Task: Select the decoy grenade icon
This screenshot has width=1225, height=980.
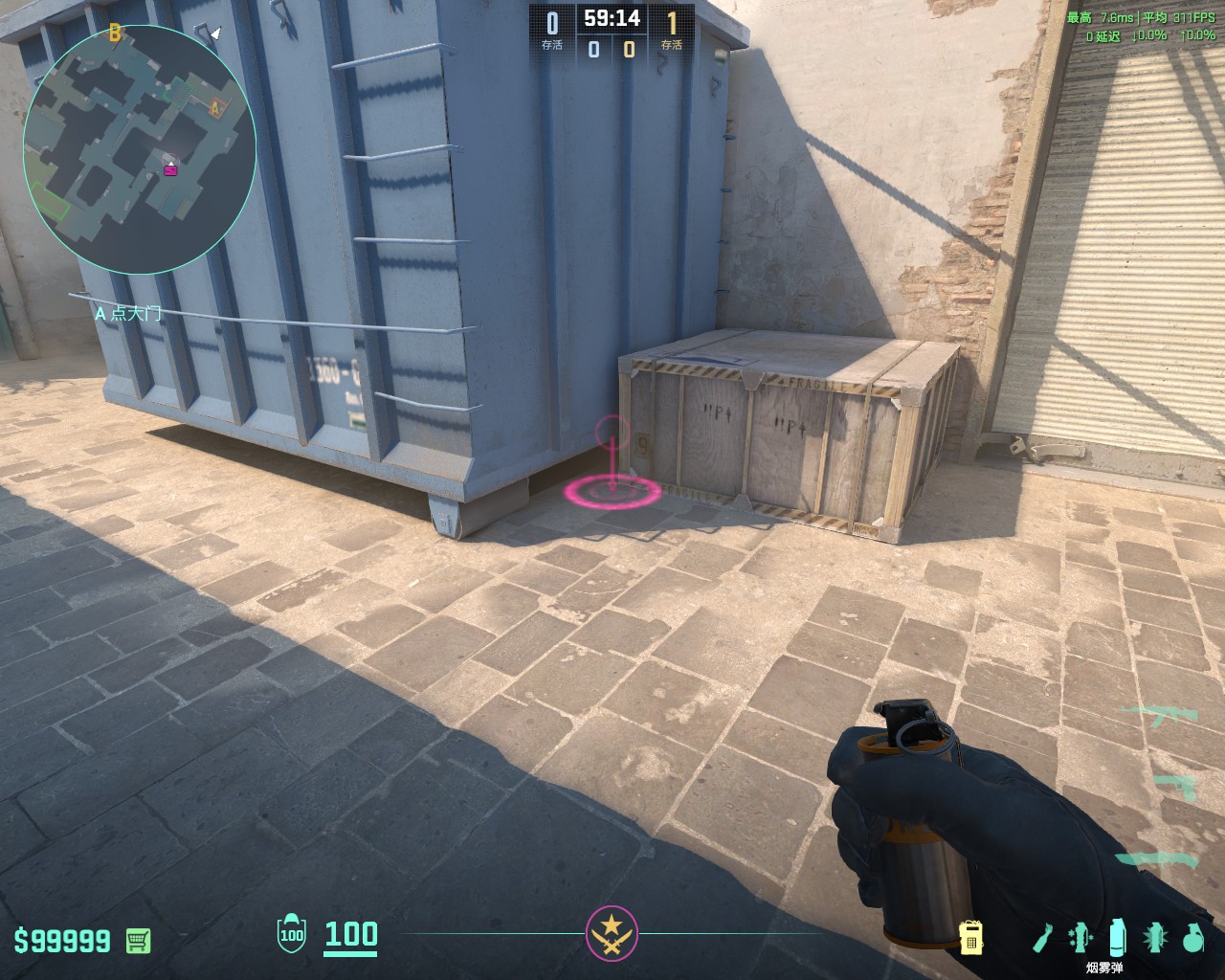Action: tap(1081, 937)
